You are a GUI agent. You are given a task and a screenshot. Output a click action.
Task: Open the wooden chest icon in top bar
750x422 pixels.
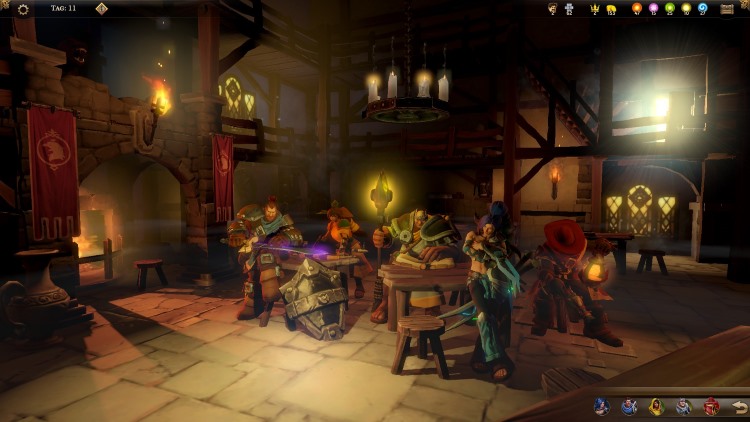727,9
